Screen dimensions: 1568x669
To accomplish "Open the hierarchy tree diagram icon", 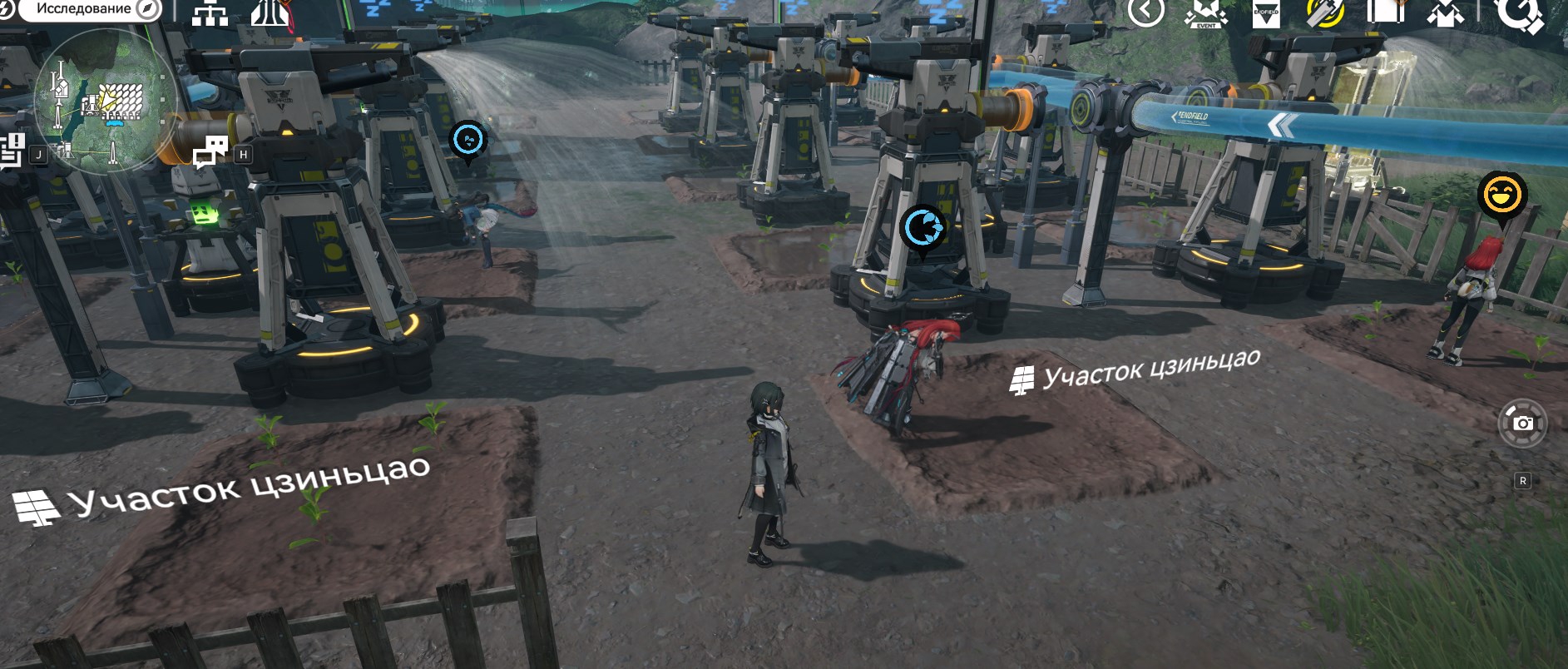I will point(210,12).
